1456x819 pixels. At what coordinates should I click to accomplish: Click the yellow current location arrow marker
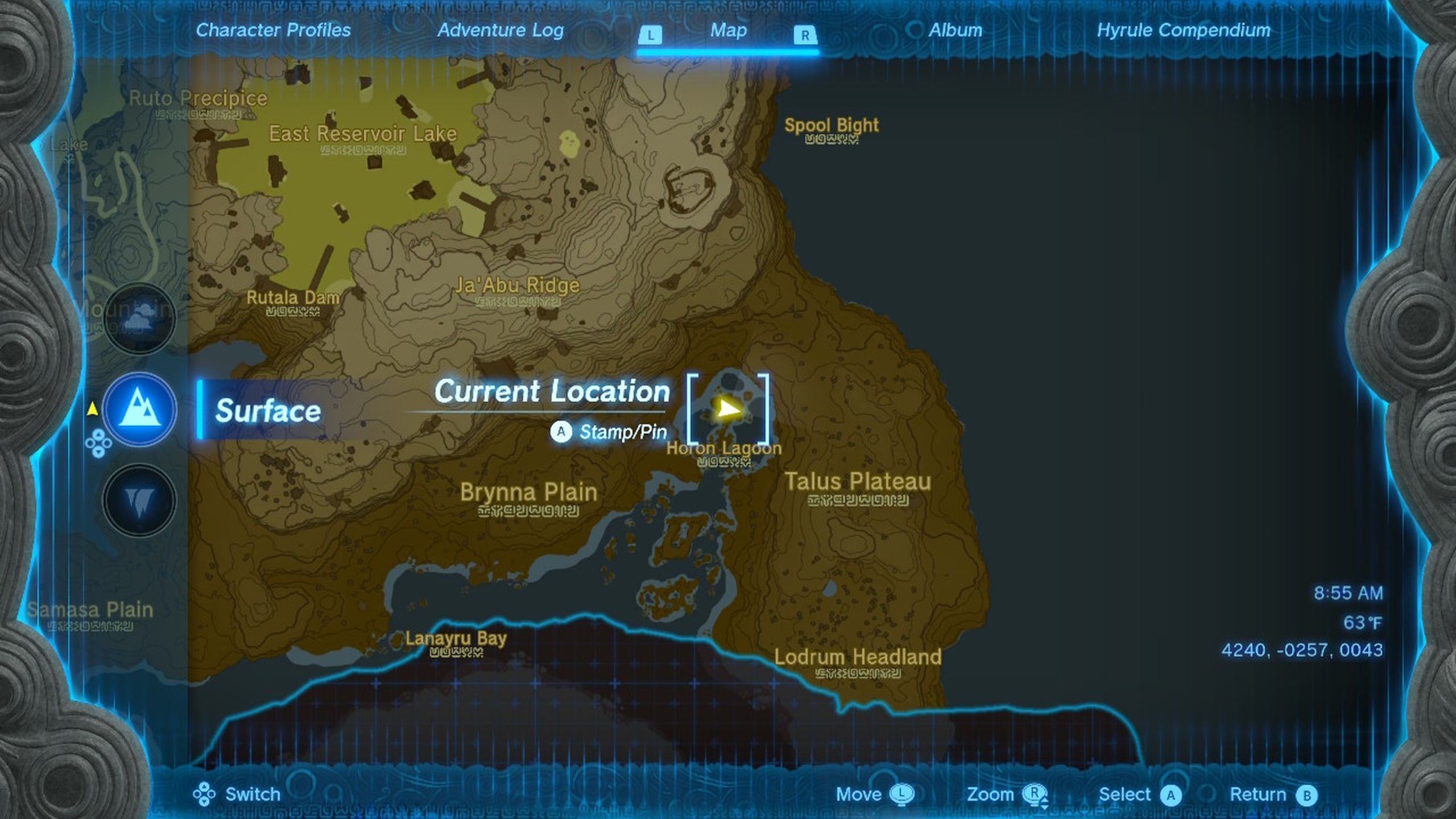tap(727, 407)
